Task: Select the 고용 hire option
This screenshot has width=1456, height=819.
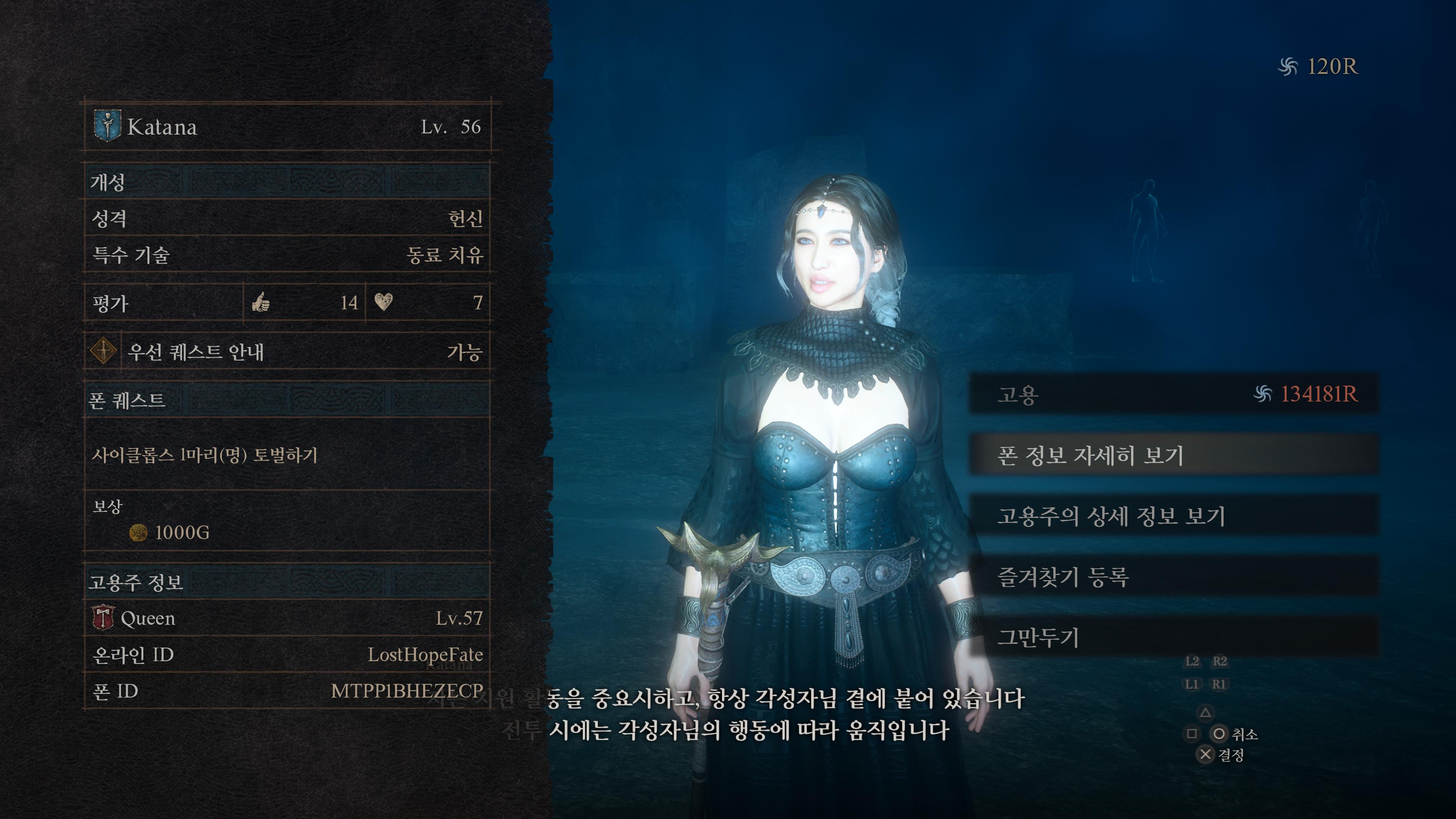Action: (x=1174, y=394)
